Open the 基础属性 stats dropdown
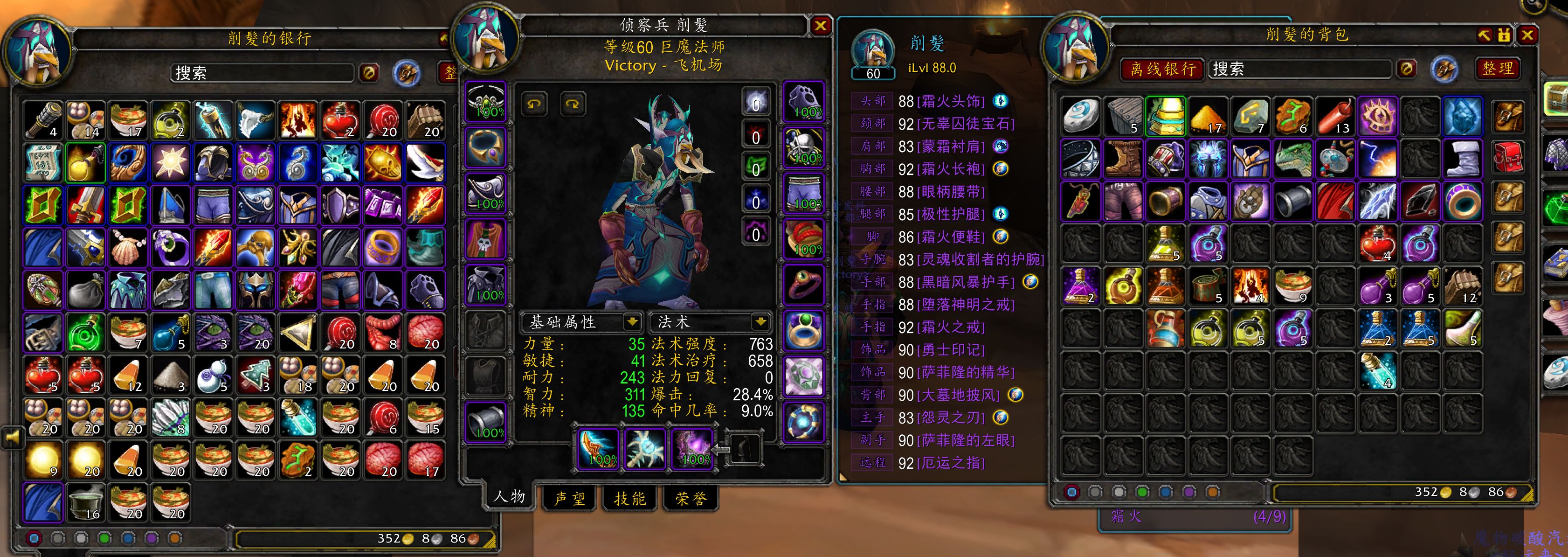Image resolution: width=1568 pixels, height=557 pixels. [632, 321]
